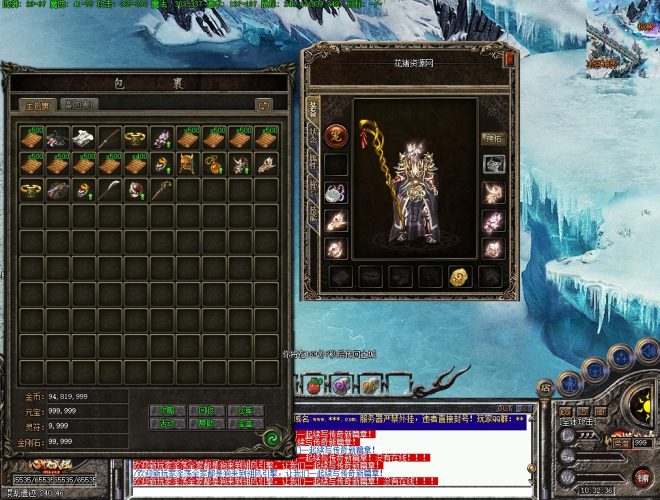The image size is (660, 500).
Task: Use the purple potion hotbar item
Action: [x=341, y=385]
